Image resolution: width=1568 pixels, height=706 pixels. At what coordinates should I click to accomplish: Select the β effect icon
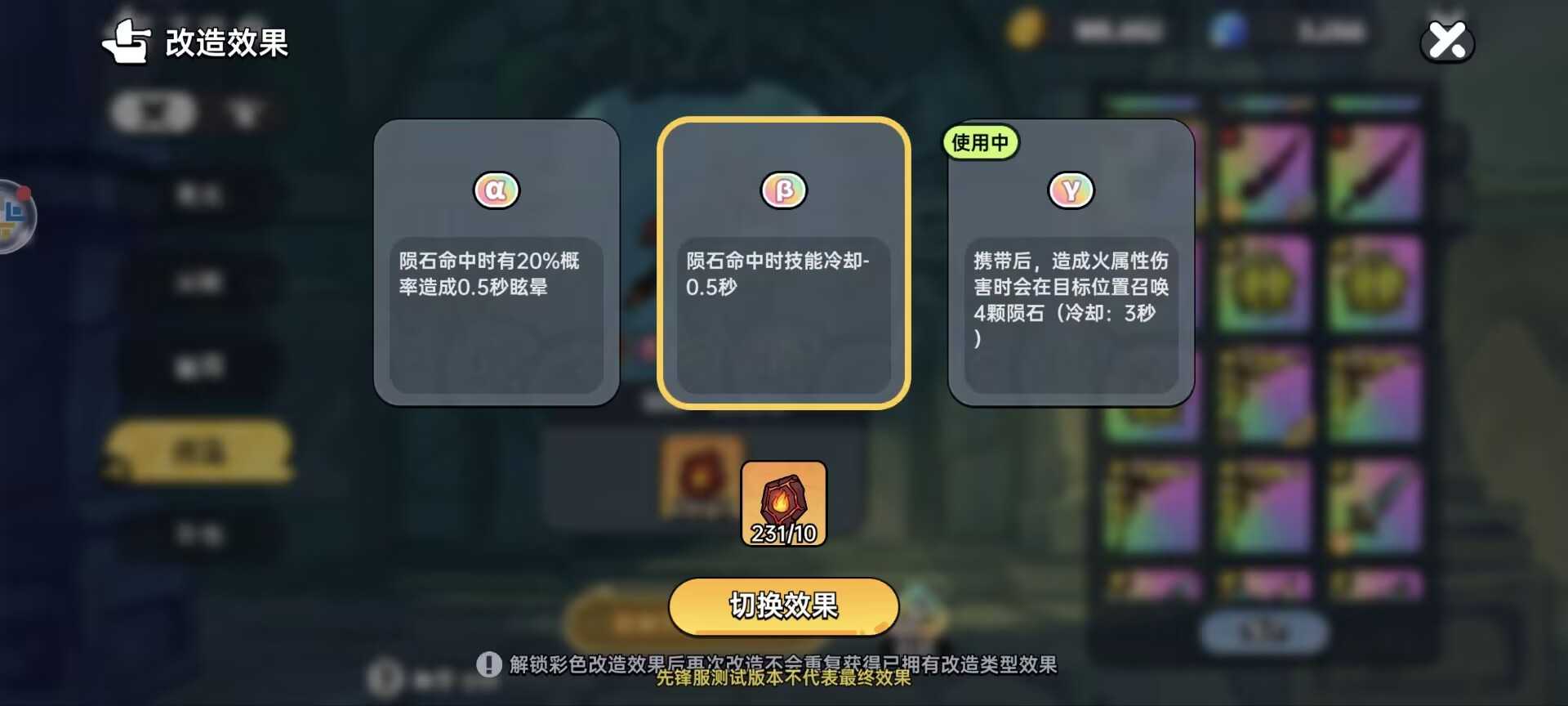(784, 189)
